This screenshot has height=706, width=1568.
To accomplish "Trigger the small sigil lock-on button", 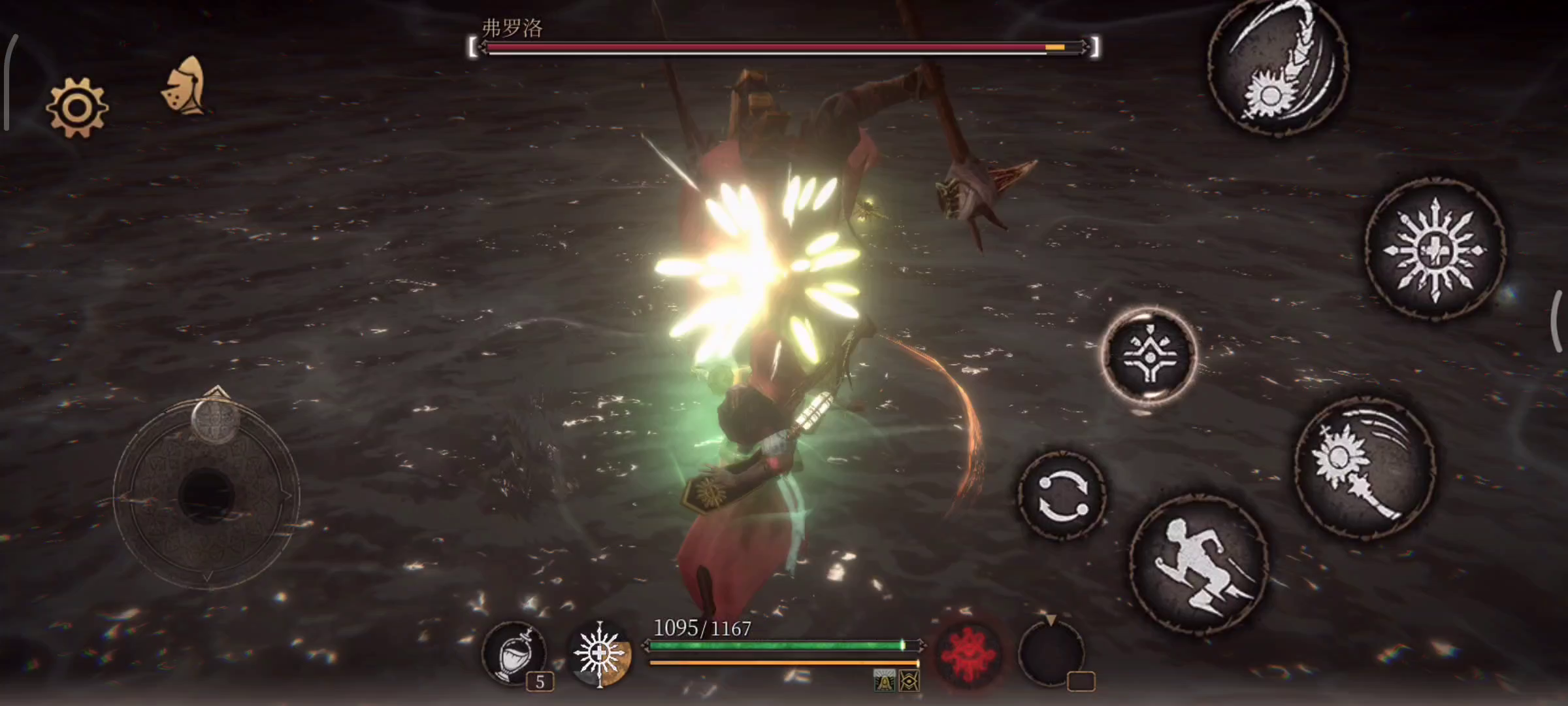I will pyautogui.click(x=1149, y=355).
